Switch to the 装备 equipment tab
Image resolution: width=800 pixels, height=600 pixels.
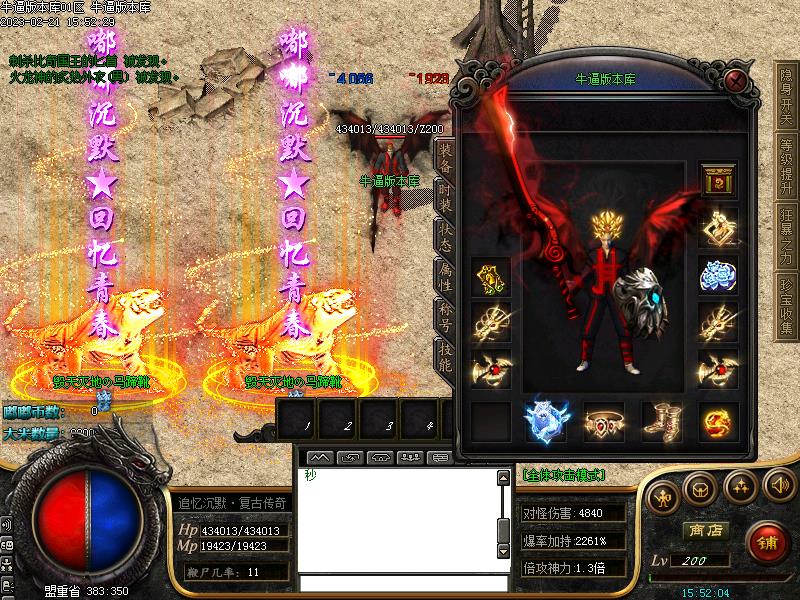(445, 158)
